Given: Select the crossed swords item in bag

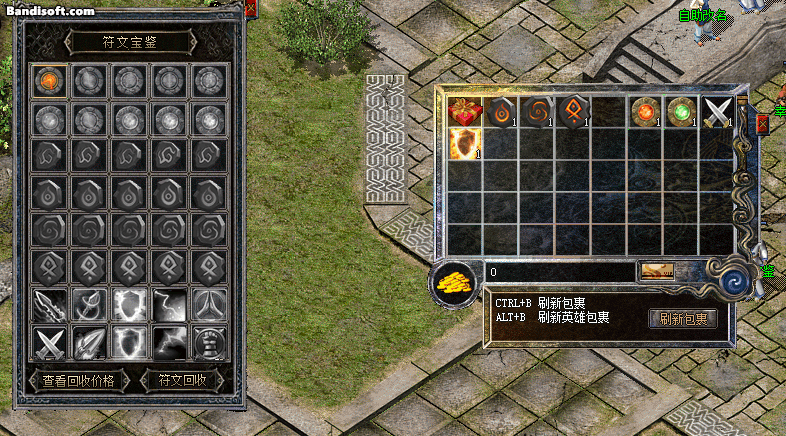Looking at the screenshot, I should coord(717,111).
